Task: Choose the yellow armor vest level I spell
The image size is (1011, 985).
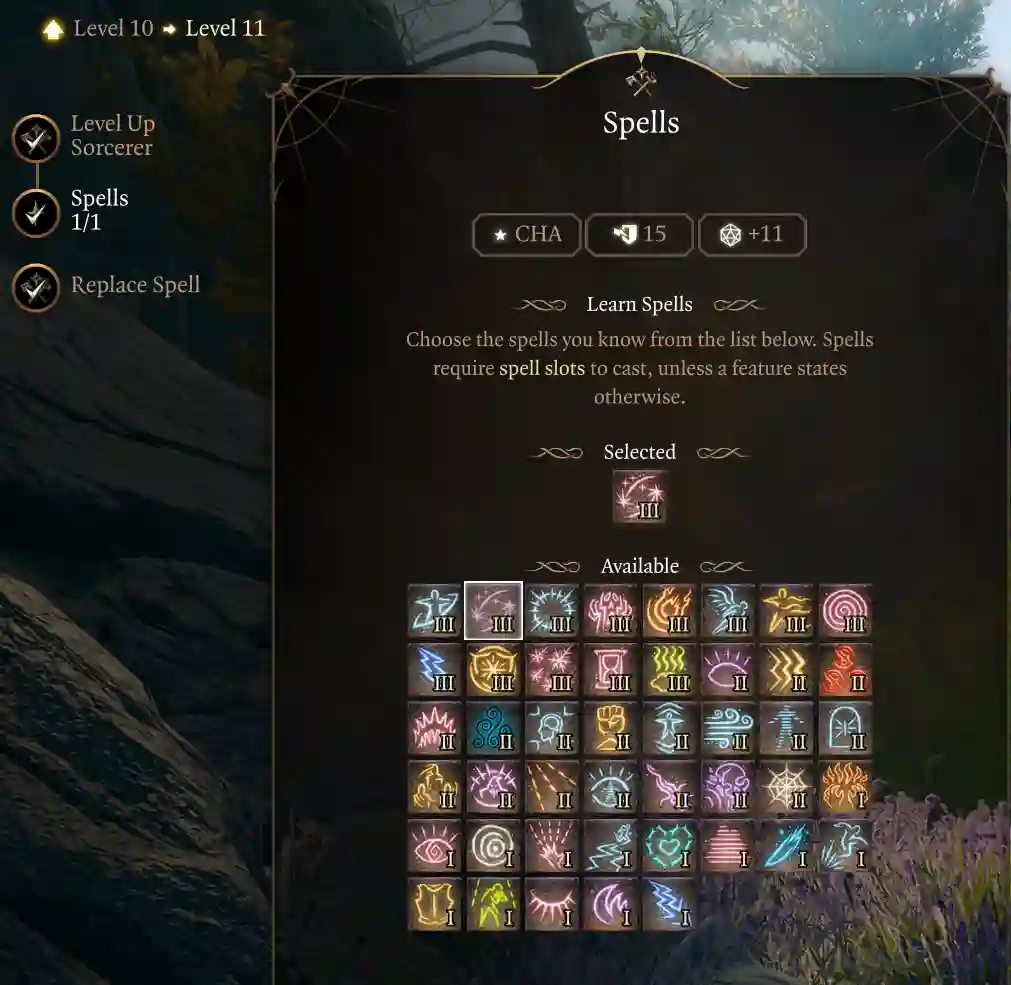Action: pyautogui.click(x=435, y=904)
